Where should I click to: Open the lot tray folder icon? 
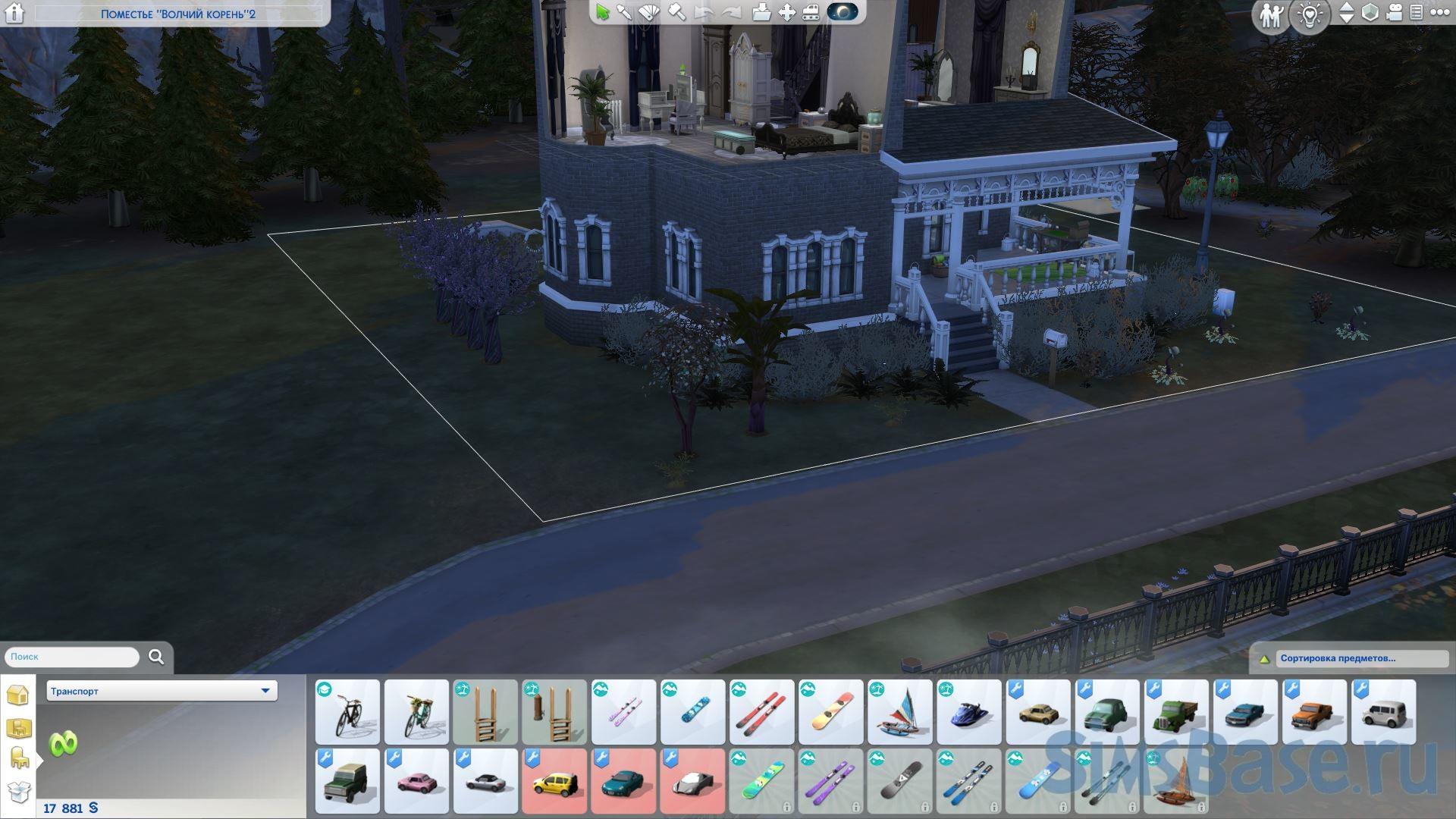pos(761,12)
